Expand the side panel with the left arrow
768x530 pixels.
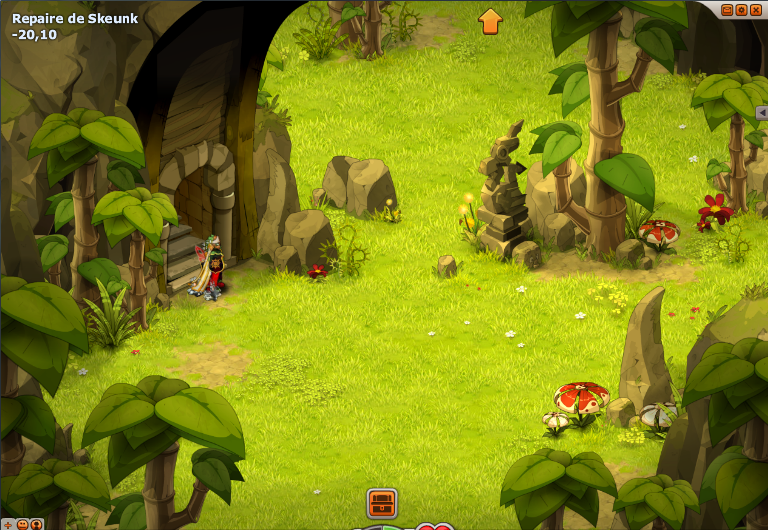click(761, 113)
